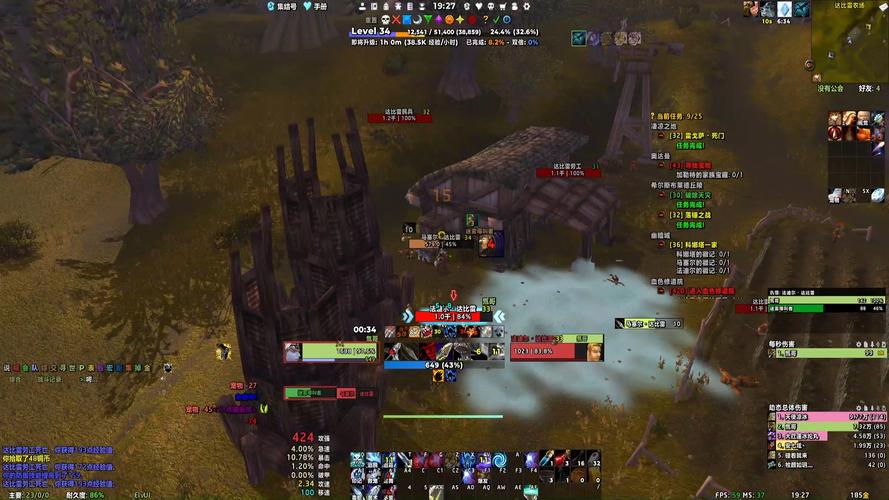Open the 集结号 panel in the top bar
Screen dimensions: 889x500
pyautogui.click(x=282, y=6)
